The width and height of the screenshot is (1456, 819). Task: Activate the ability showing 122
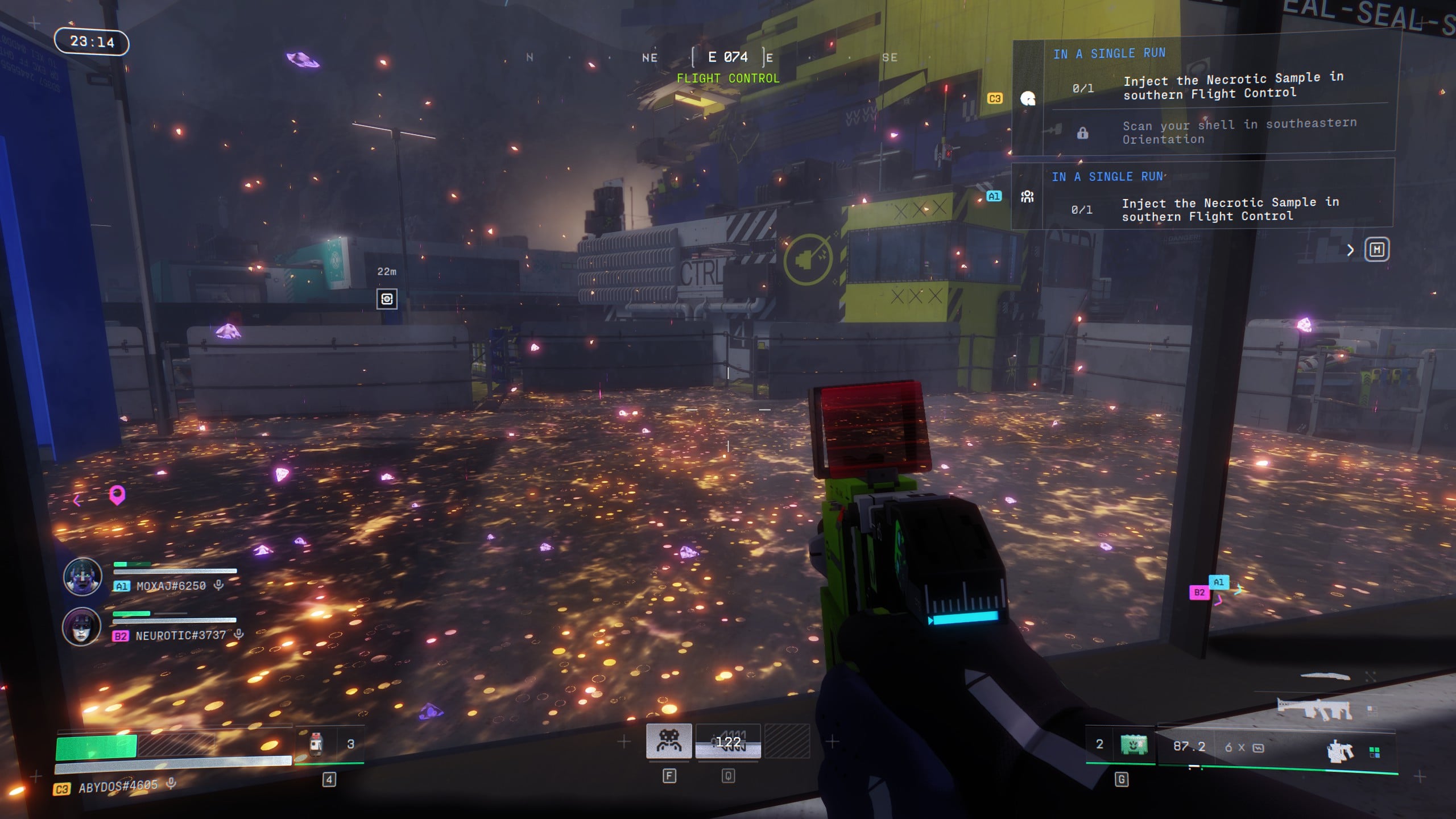(x=728, y=742)
